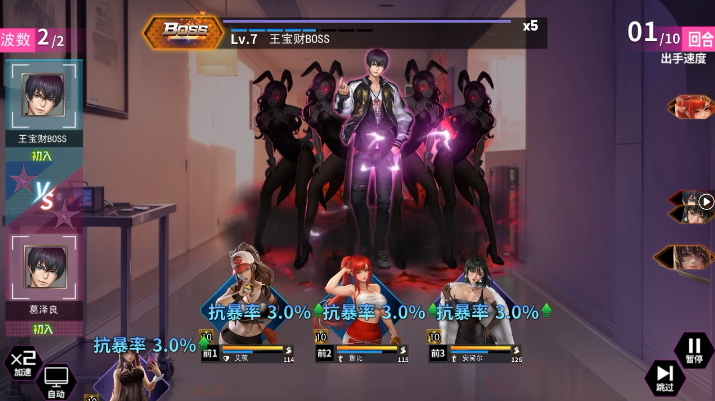Click the turn-order portrait with play arrow
The height and width of the screenshot is (401, 715).
pyautogui.click(x=691, y=205)
